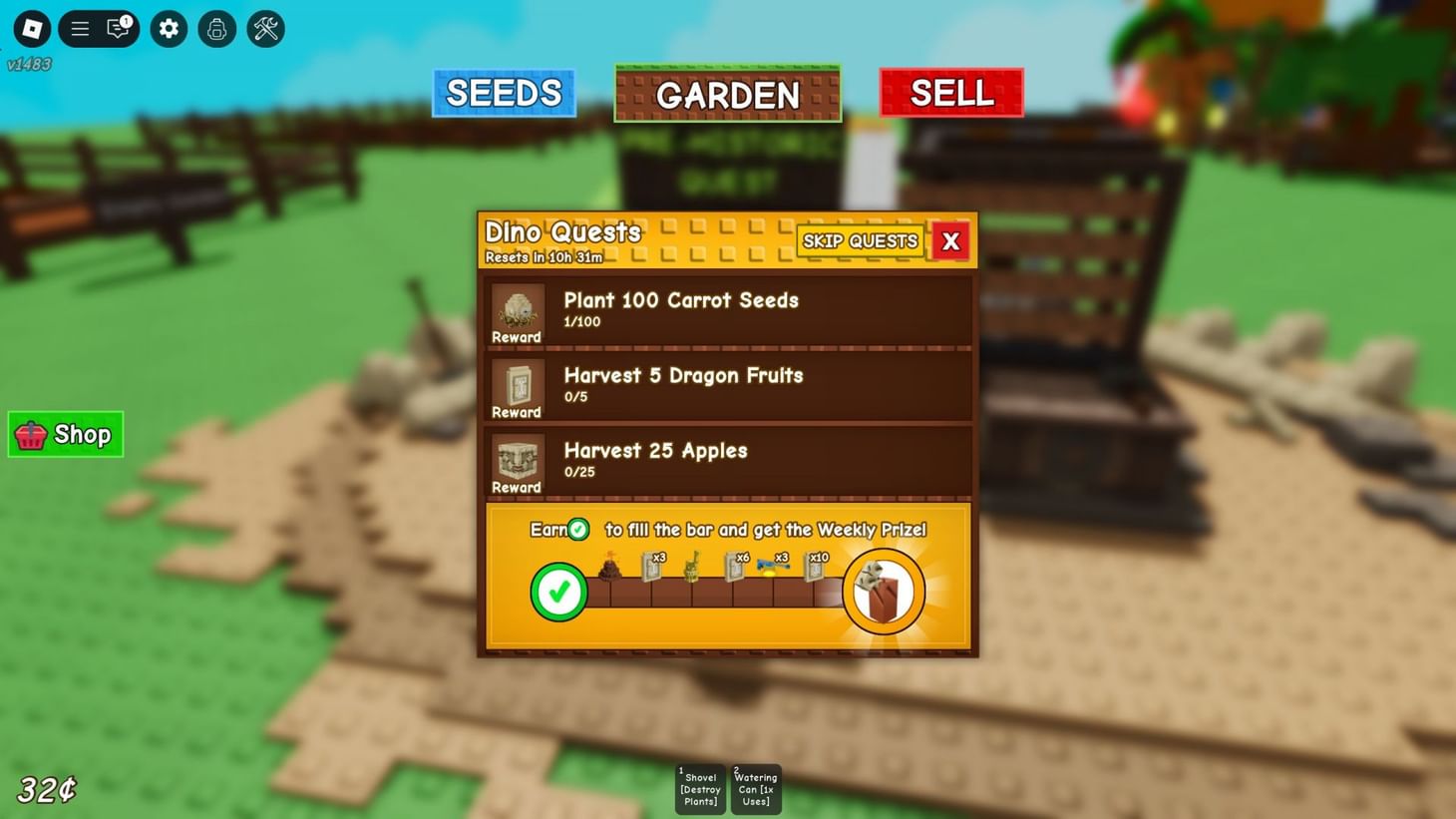Screen dimensions: 1456x819
Task: Open the chat with unread notification
Action: (117, 29)
